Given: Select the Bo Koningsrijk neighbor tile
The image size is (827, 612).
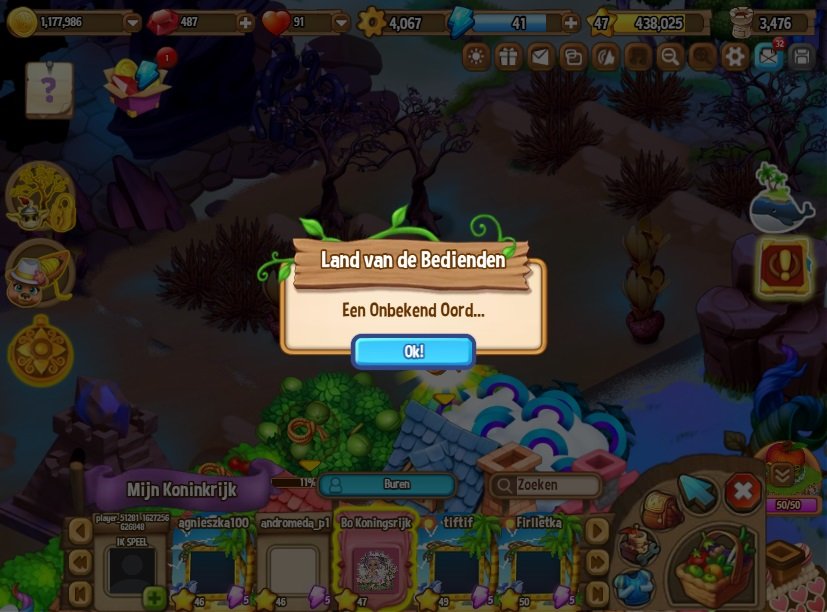Looking at the screenshot, I should point(376,567).
